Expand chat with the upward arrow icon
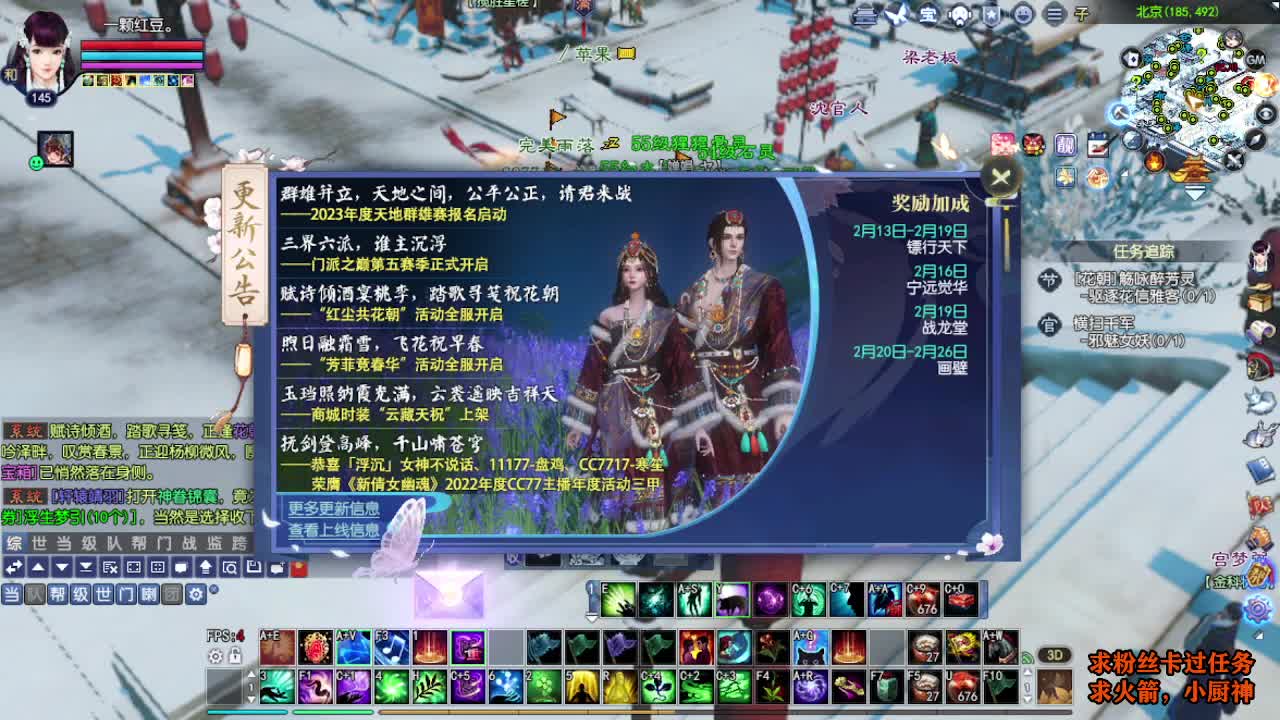 click(205, 567)
